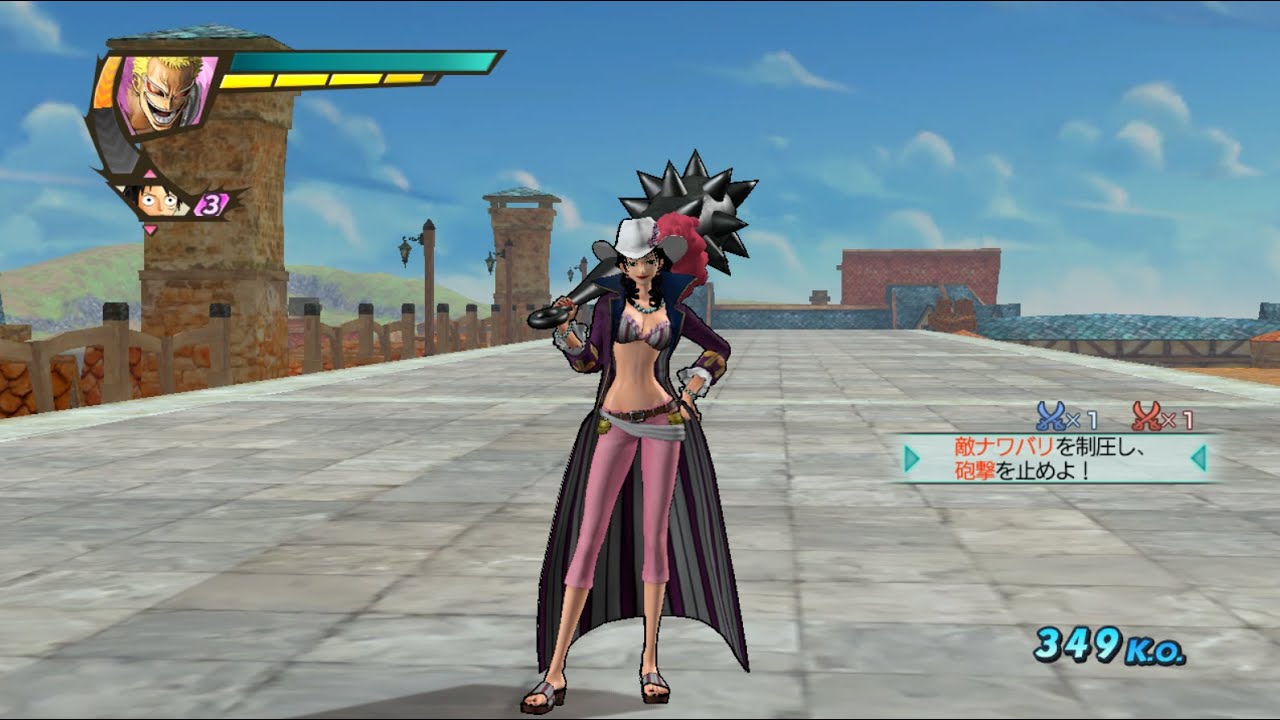
Task: Open the mission objective message panel
Action: coord(1055,458)
